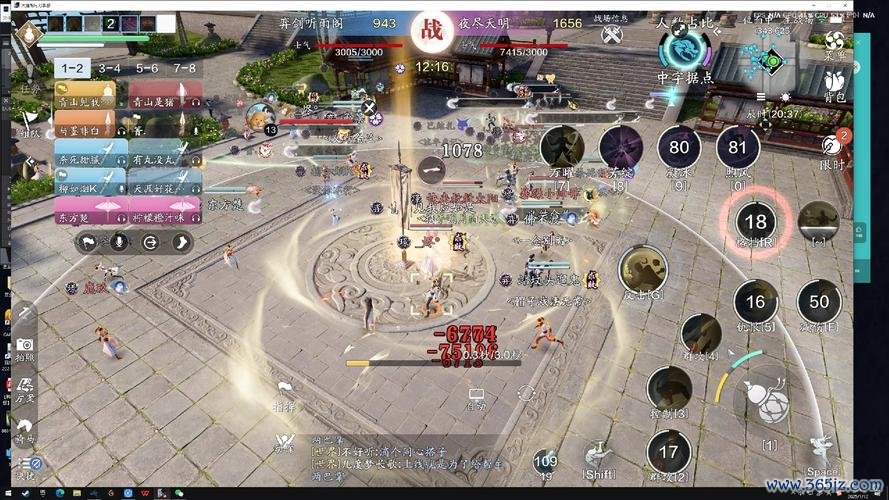
Task: Activate the skill bound to [7]
Action: tap(562, 150)
